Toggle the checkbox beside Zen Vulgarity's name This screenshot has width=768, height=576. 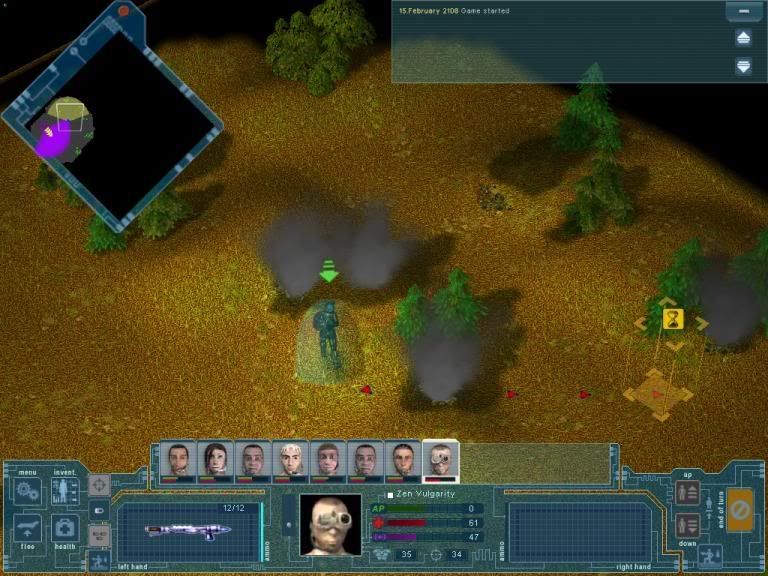click(x=390, y=495)
